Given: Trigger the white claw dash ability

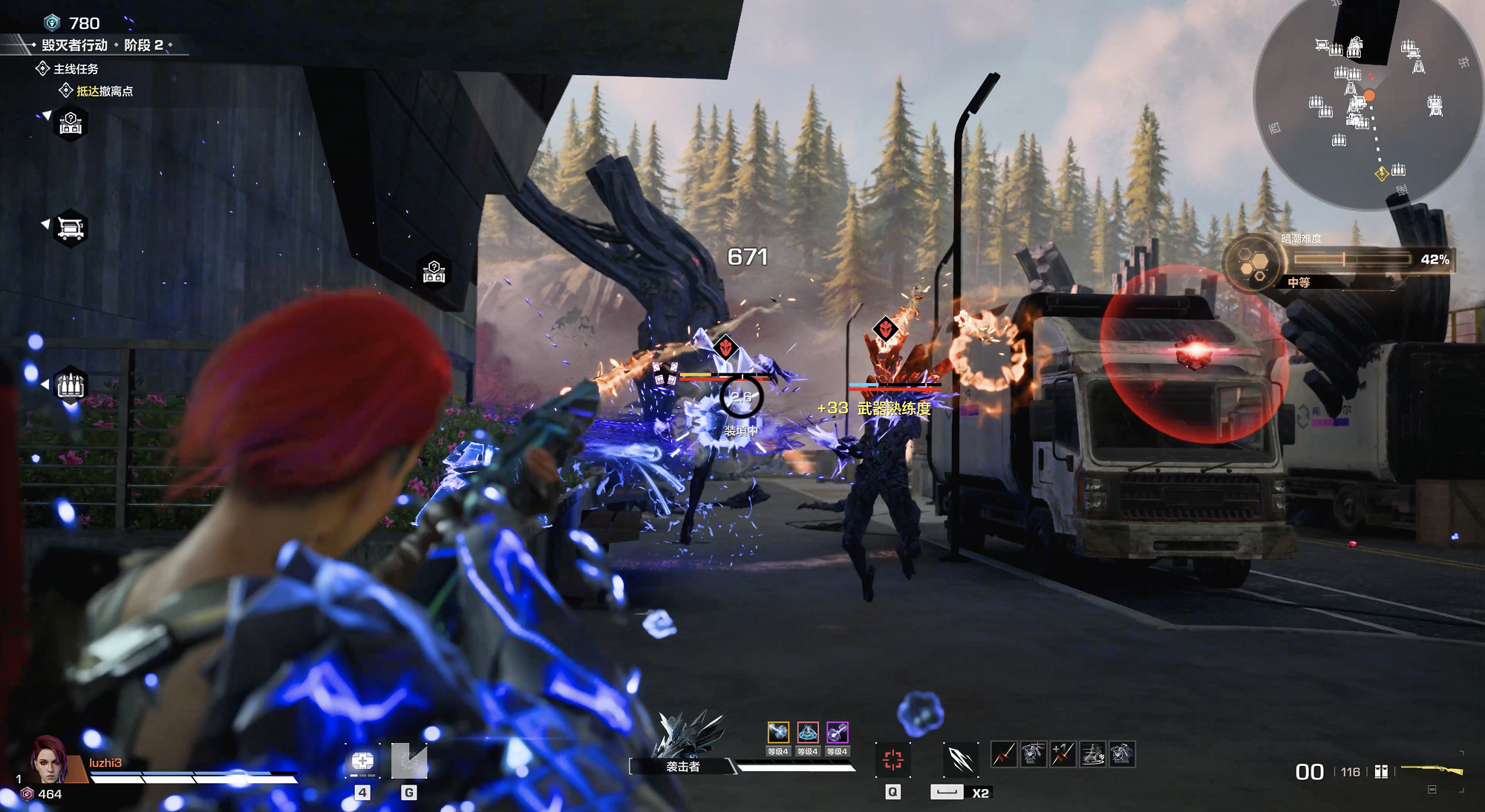Looking at the screenshot, I should click(x=961, y=759).
